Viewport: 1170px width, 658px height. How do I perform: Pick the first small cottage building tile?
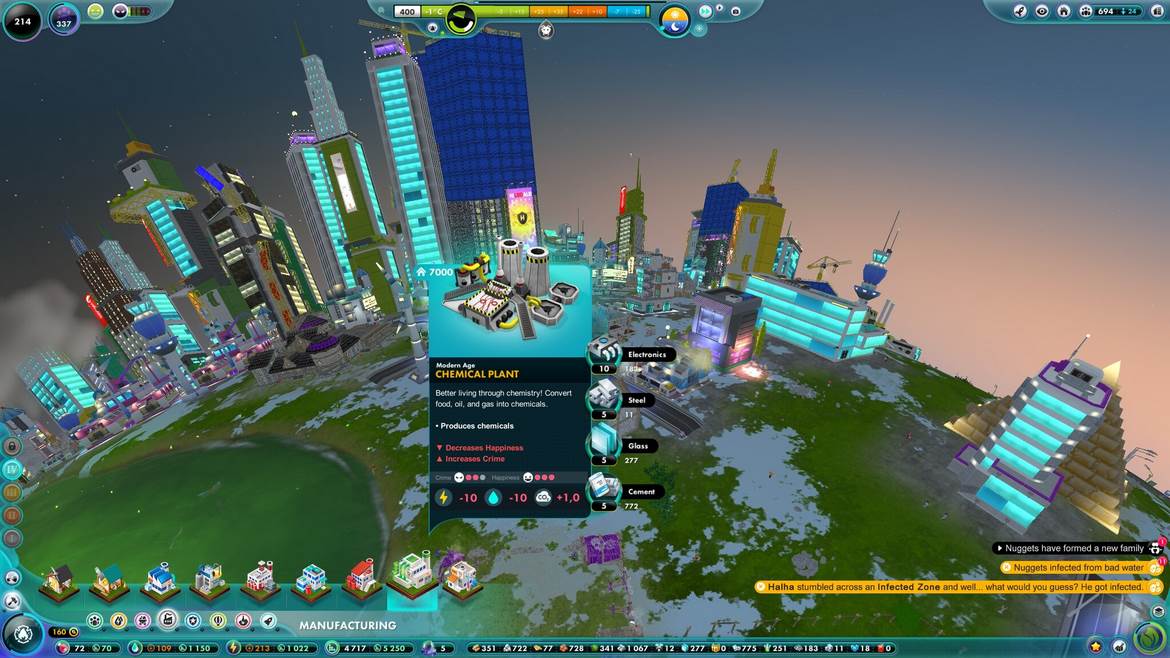[60, 578]
